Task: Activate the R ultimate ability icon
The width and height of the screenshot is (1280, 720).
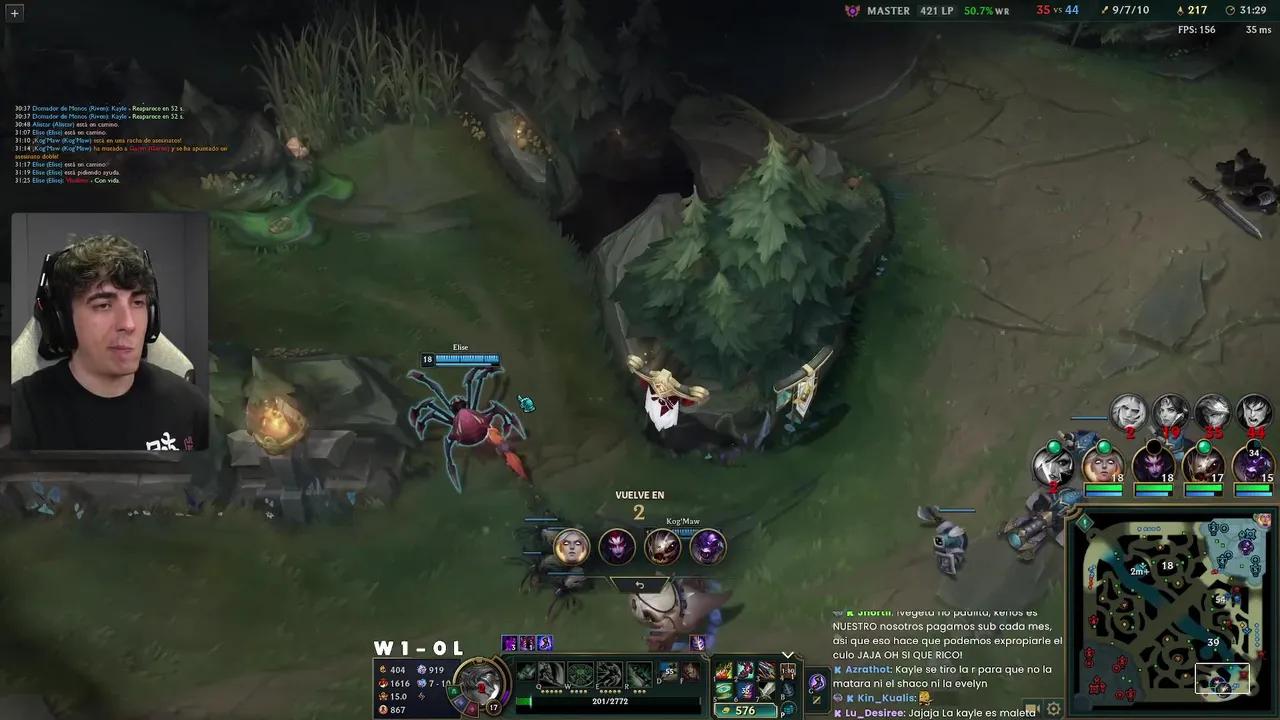Action: coord(640,672)
